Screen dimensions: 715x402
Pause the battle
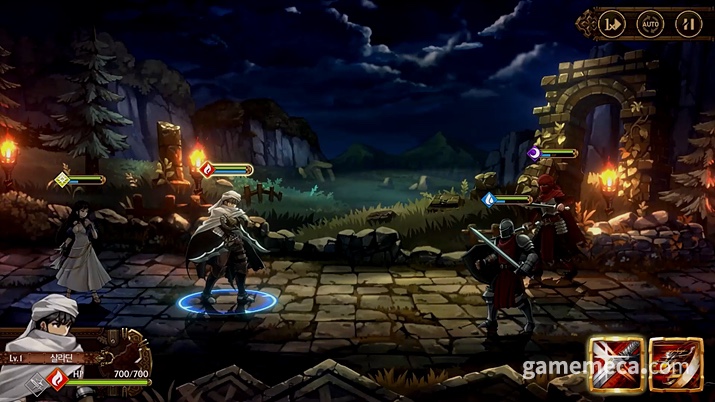pyautogui.click(x=687, y=23)
